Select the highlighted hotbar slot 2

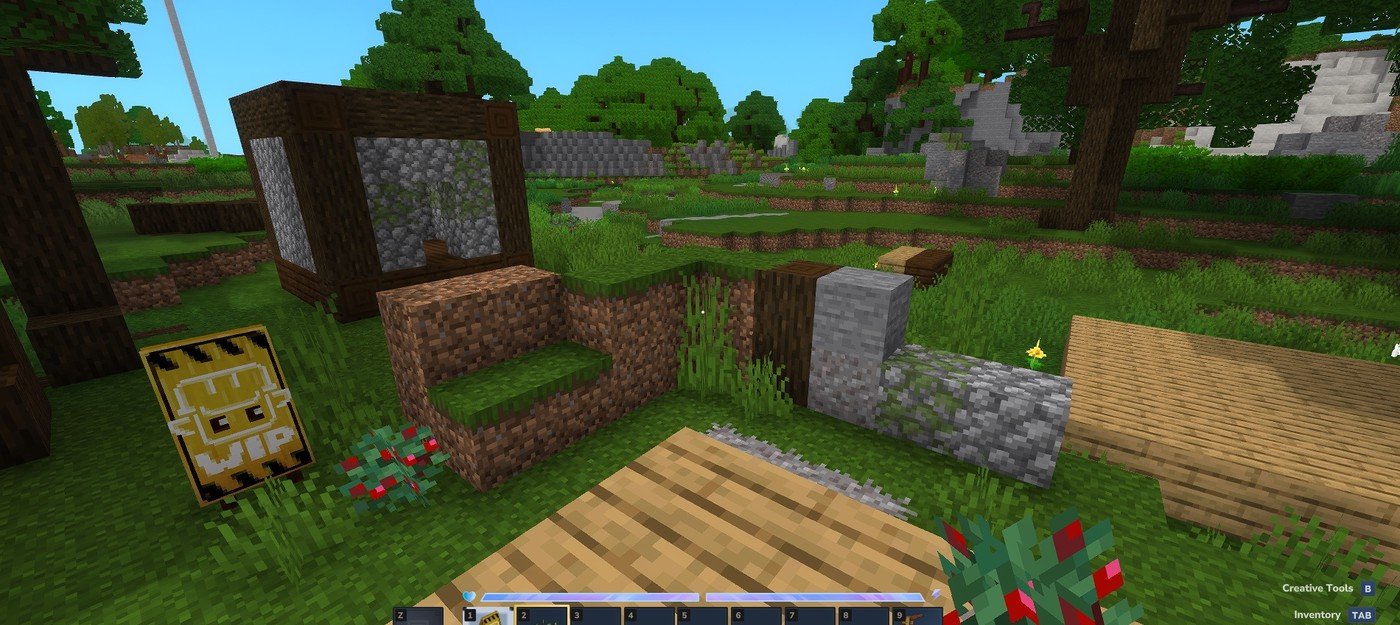click(x=542, y=616)
